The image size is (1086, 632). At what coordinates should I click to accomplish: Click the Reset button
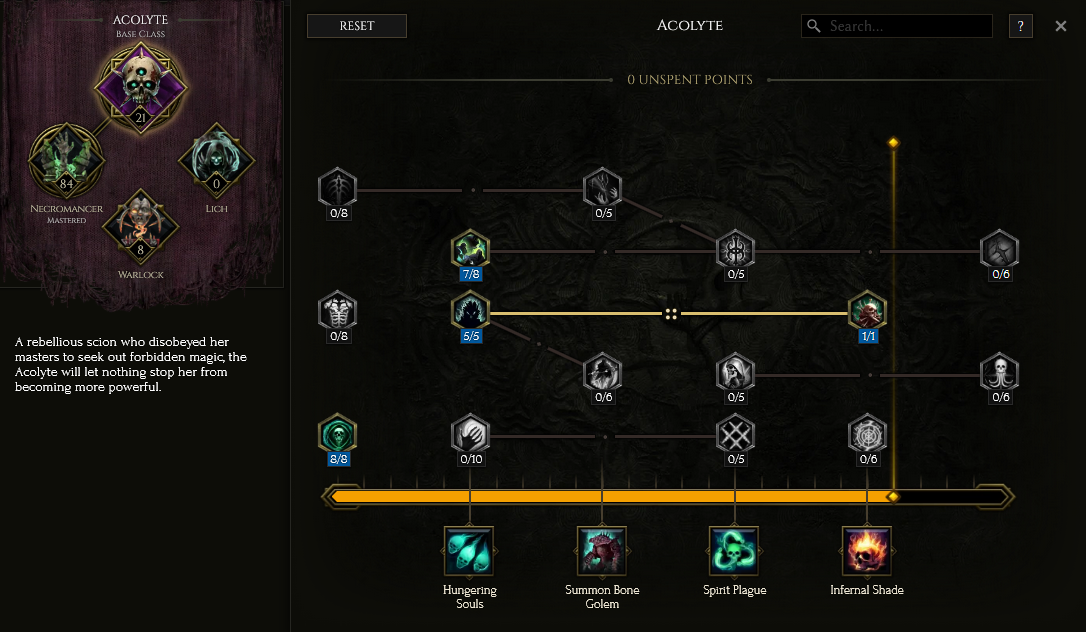(x=357, y=26)
